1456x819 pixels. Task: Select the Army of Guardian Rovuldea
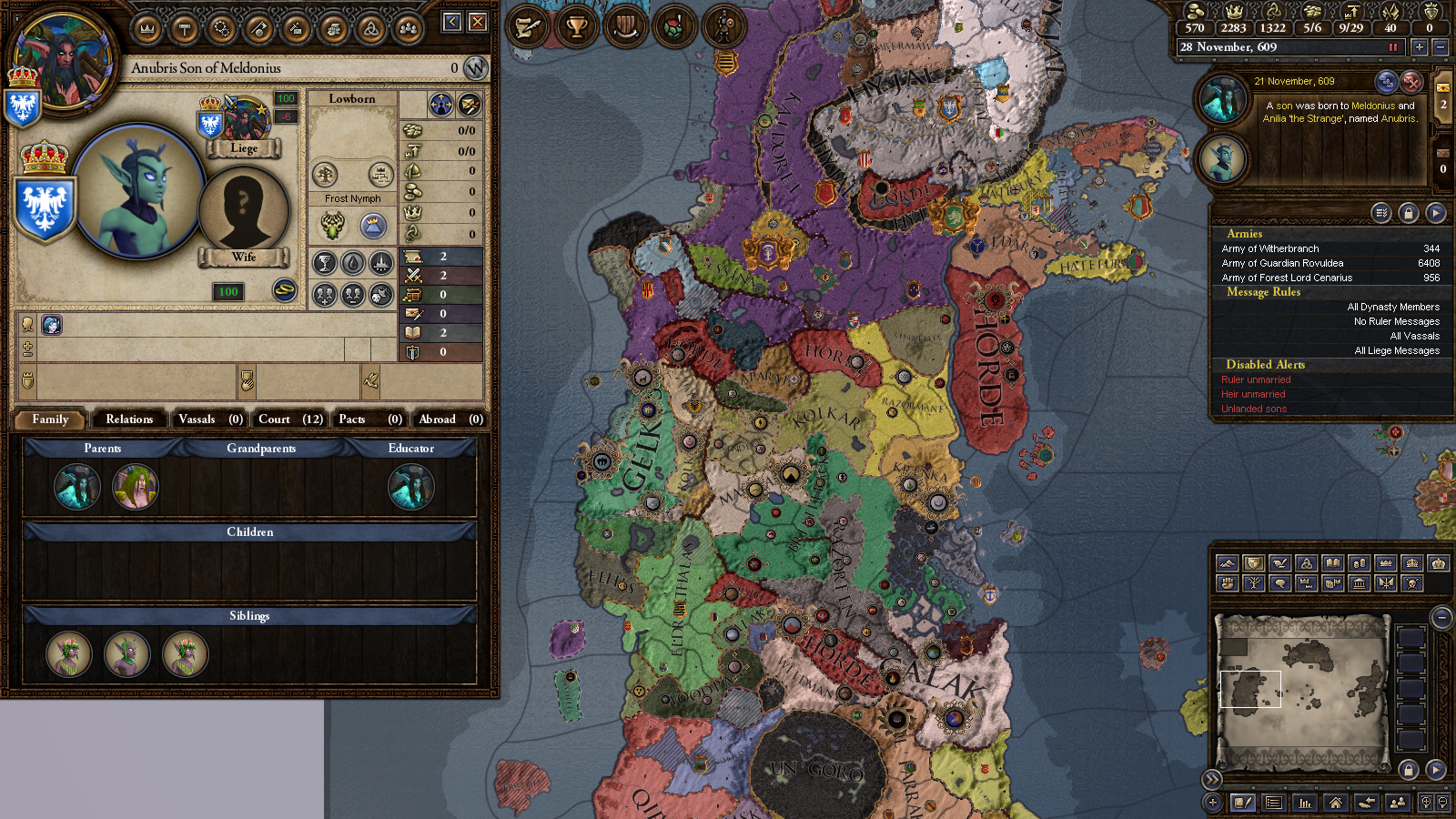click(x=1329, y=263)
